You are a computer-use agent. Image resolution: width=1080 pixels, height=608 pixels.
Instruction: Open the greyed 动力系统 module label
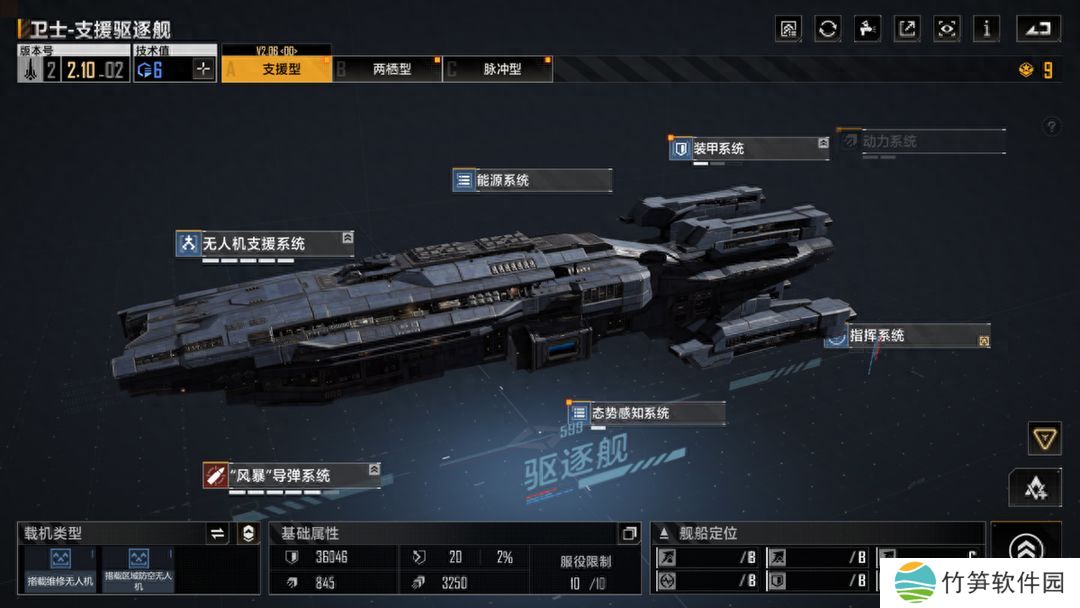(920, 141)
